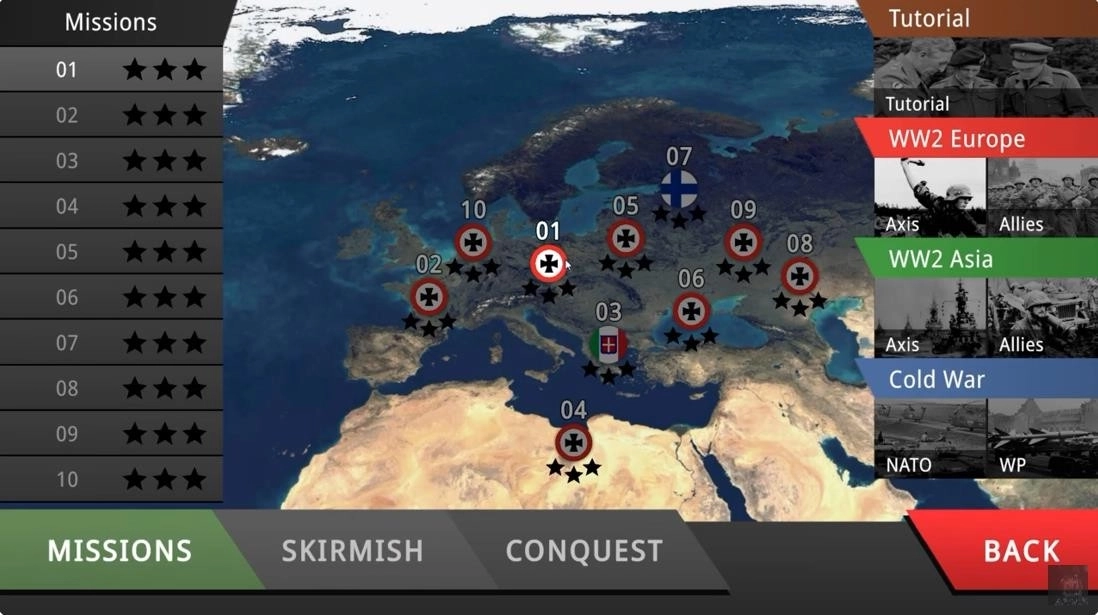This screenshot has height=615, width=1098.
Task: Select map marker for mission 08
Action: tap(800, 276)
